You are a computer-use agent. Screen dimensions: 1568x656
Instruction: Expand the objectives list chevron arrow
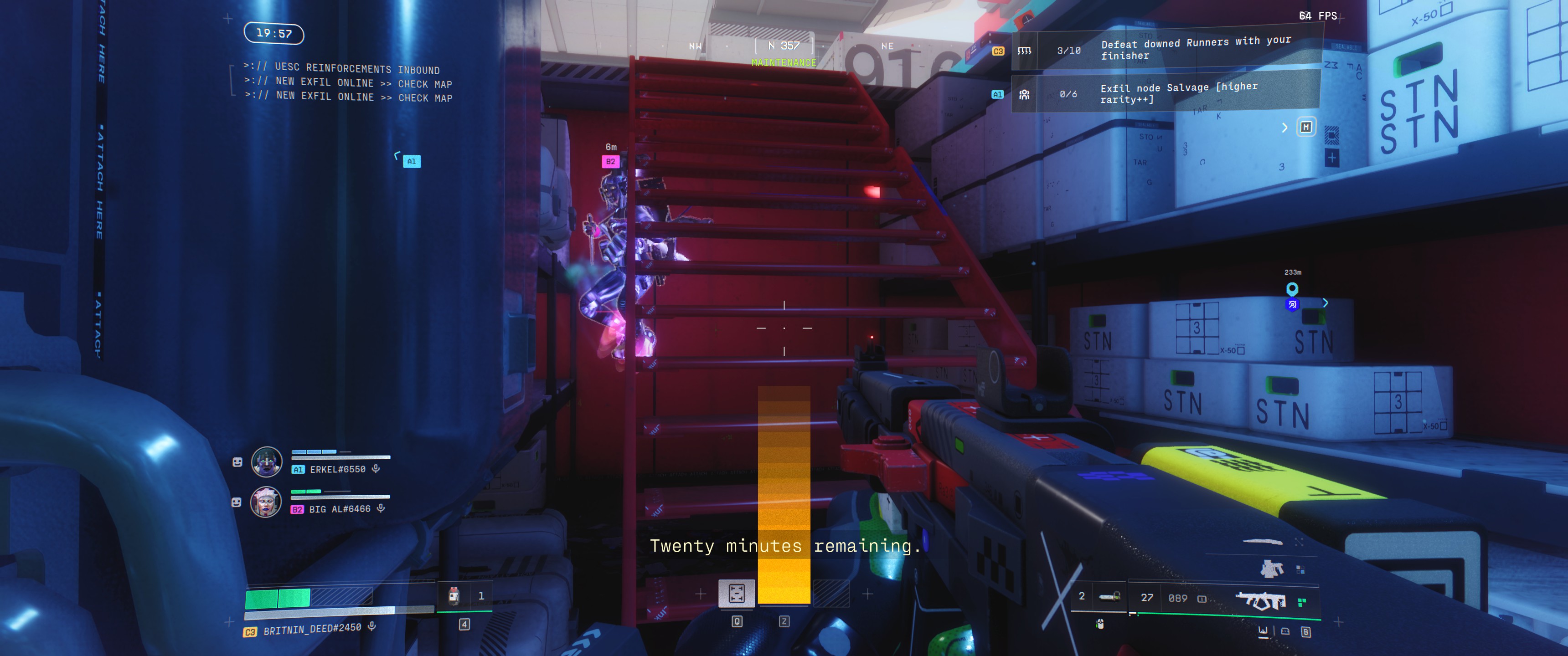[1284, 127]
